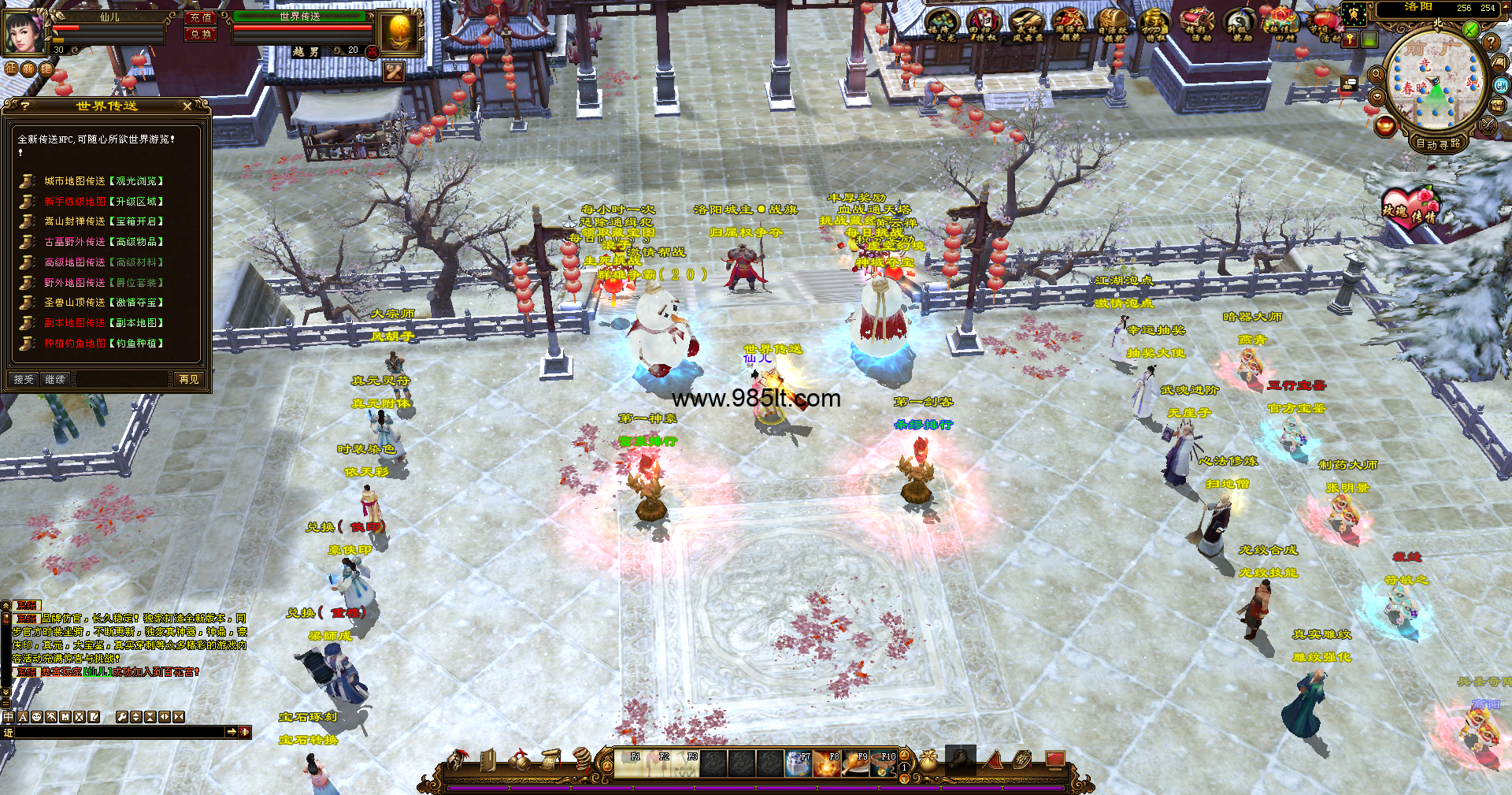Screen dimensions: 1512x795
Task: Open the VIP特权 golden icon
Action: coord(1153,24)
